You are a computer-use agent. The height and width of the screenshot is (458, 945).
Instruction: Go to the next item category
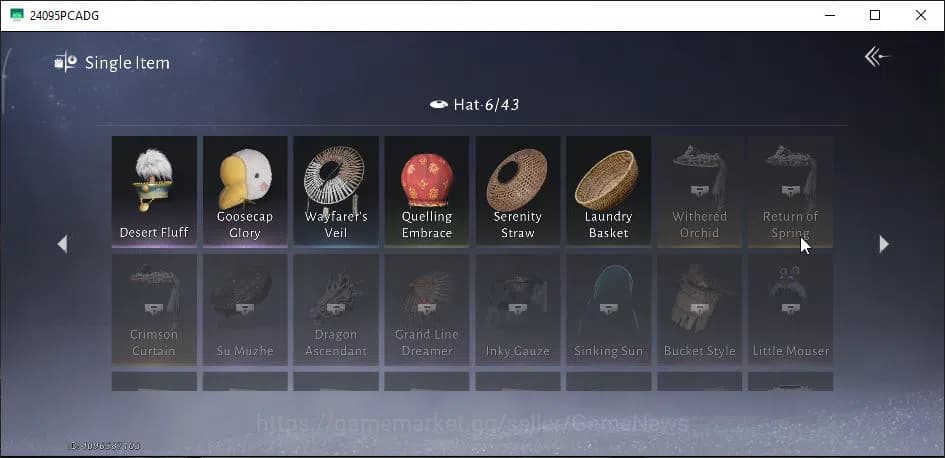tap(883, 244)
